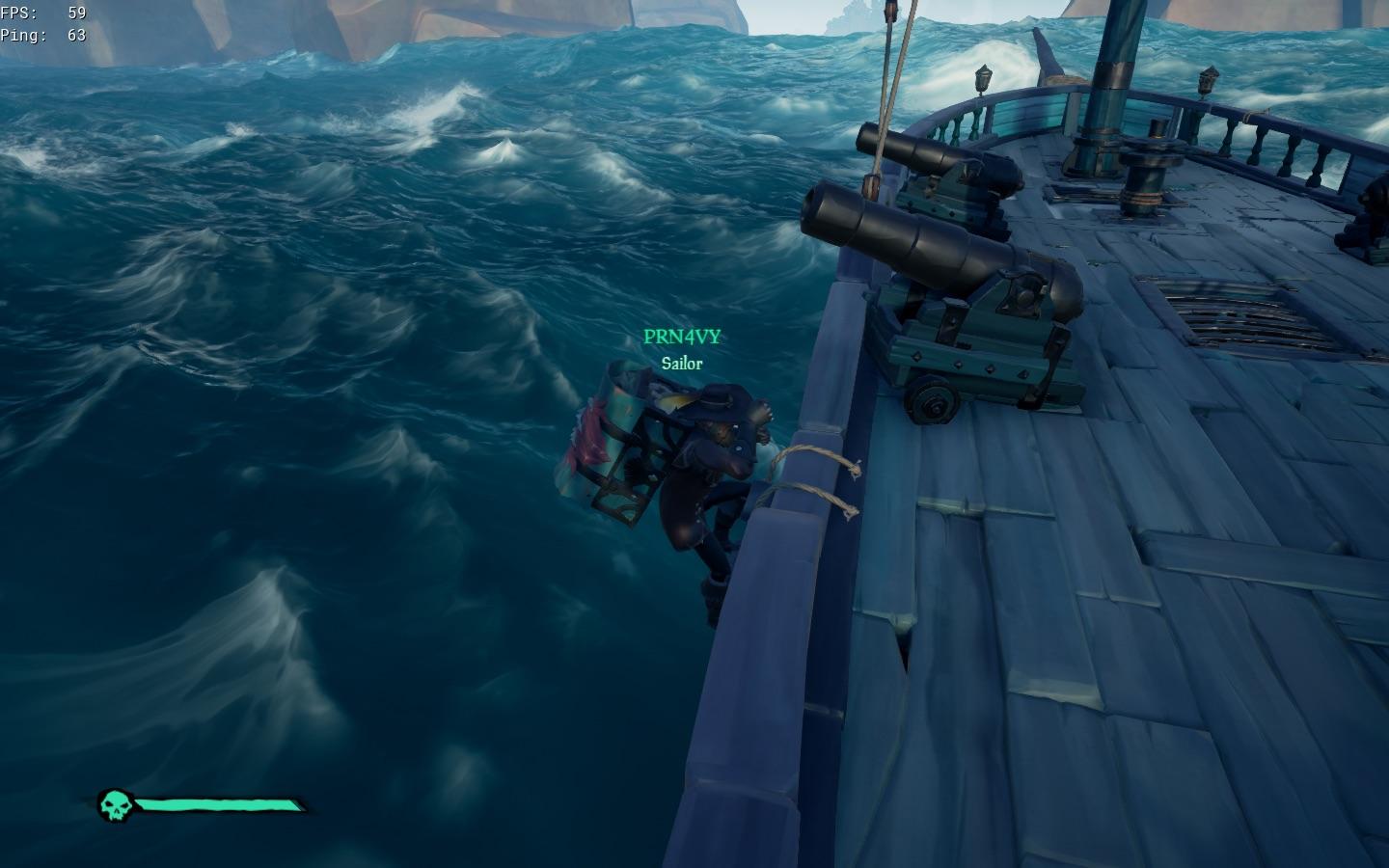
Task: Click the FPS counter reading 59
Action: pos(43,14)
